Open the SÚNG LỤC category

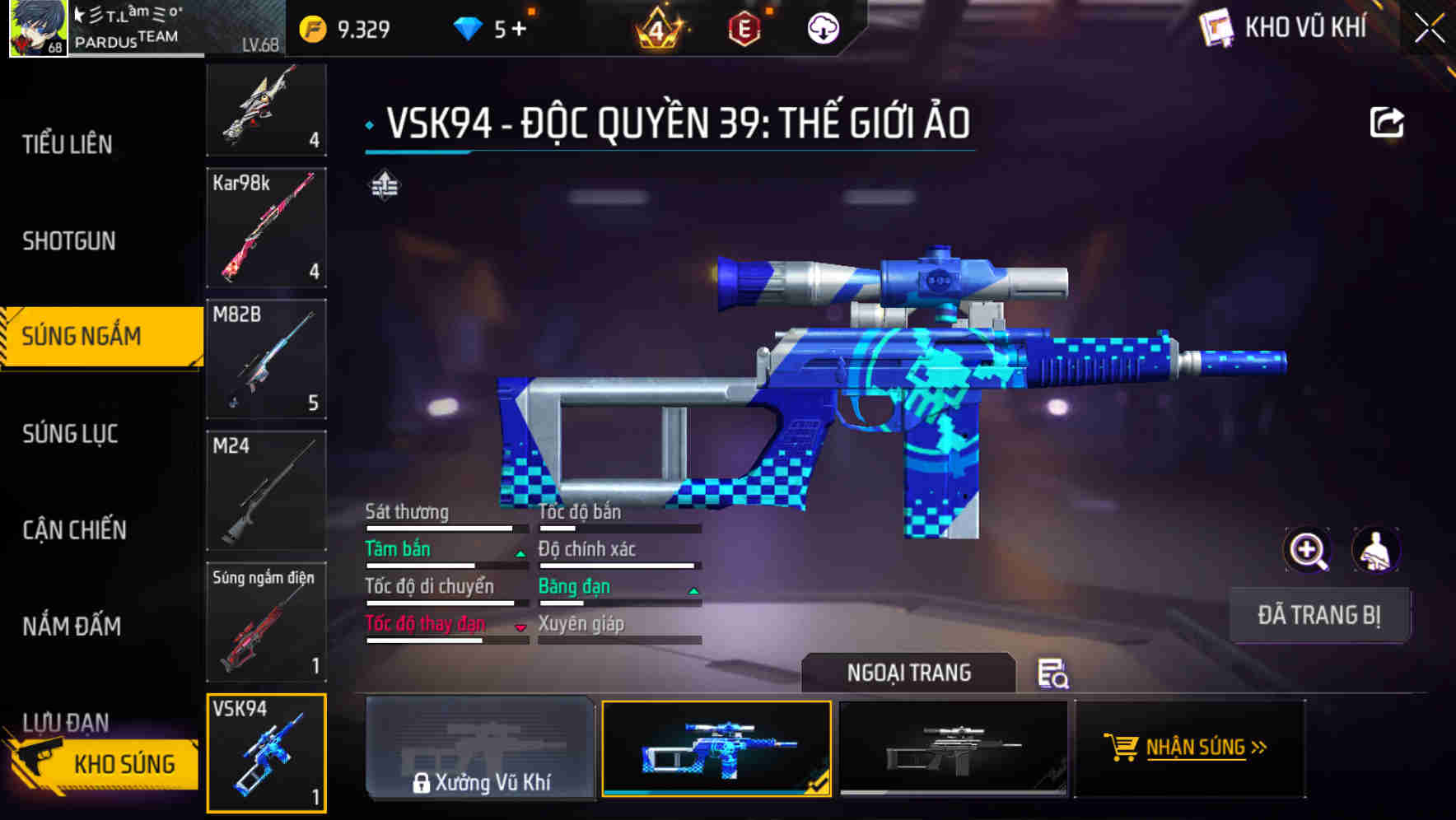point(69,433)
